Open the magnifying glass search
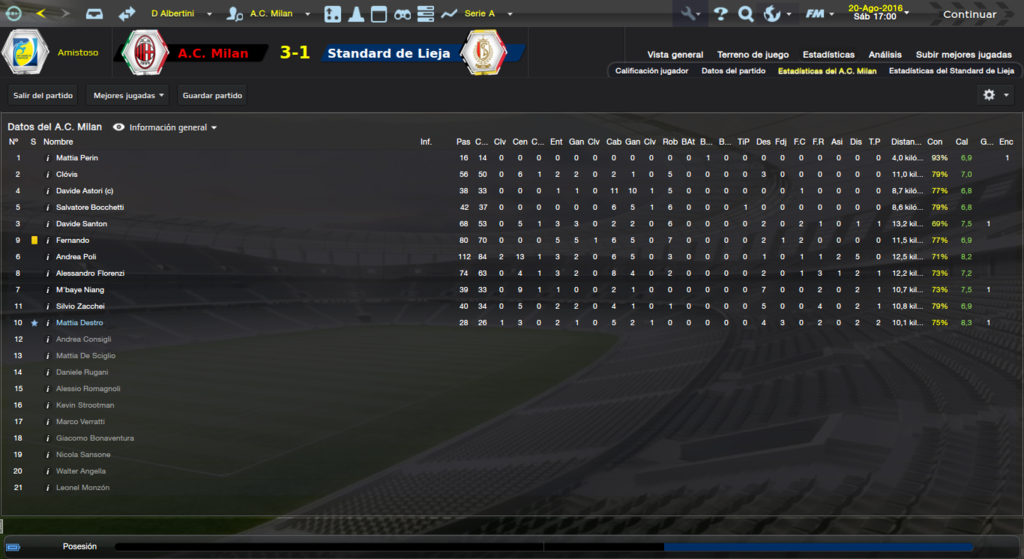The image size is (1024, 559). pyautogui.click(x=745, y=14)
